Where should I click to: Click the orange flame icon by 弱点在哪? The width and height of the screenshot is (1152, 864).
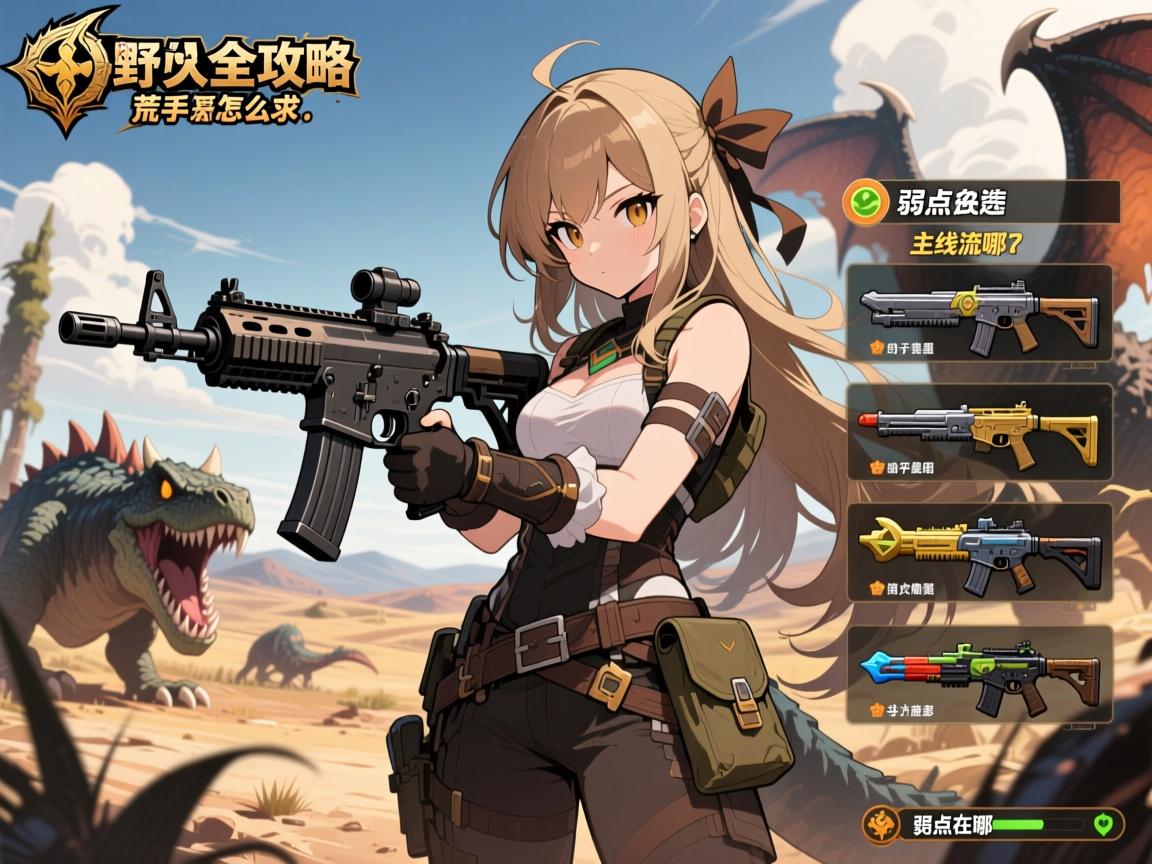click(883, 825)
